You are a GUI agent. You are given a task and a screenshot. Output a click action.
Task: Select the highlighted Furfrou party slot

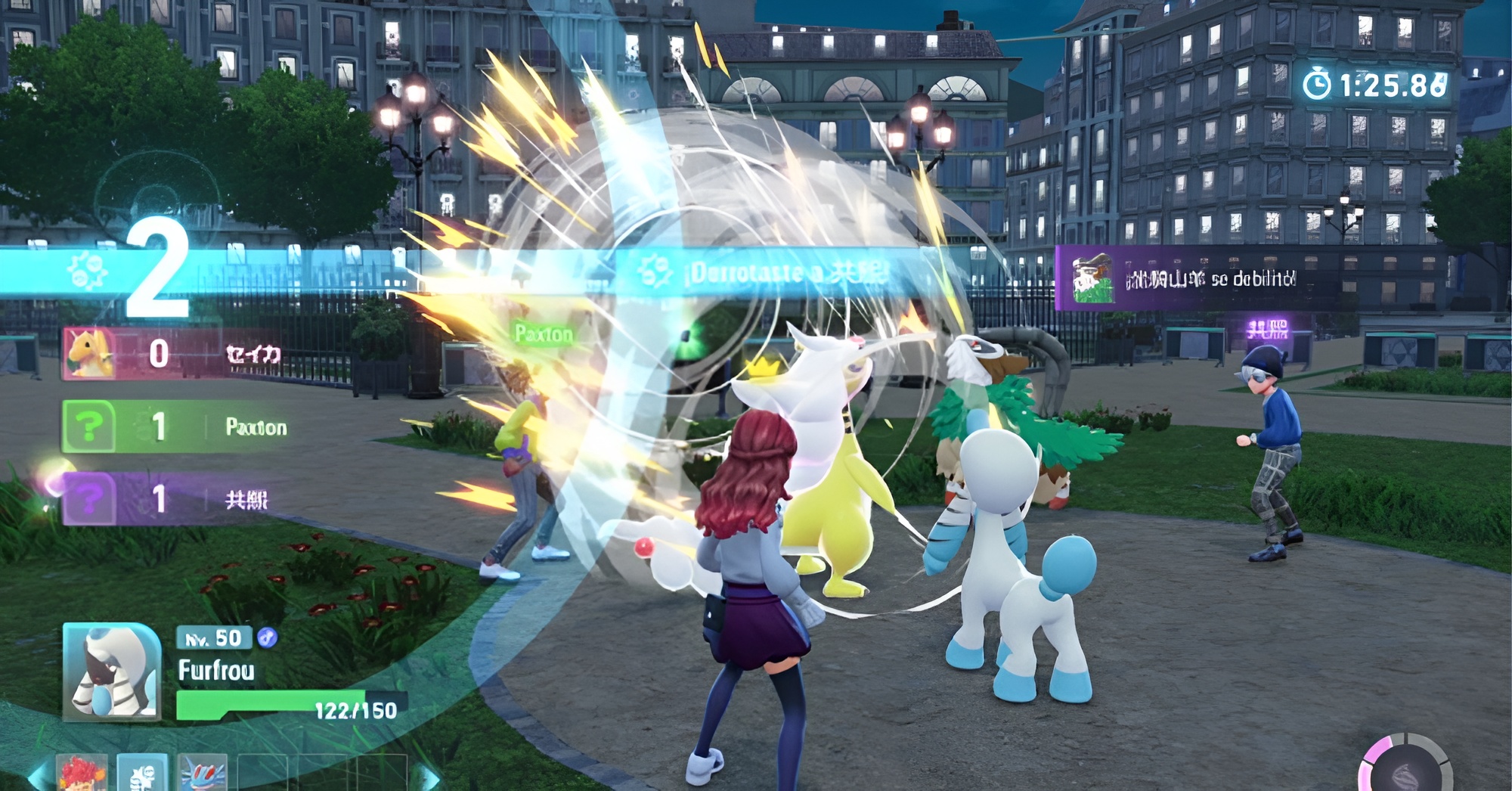143,774
